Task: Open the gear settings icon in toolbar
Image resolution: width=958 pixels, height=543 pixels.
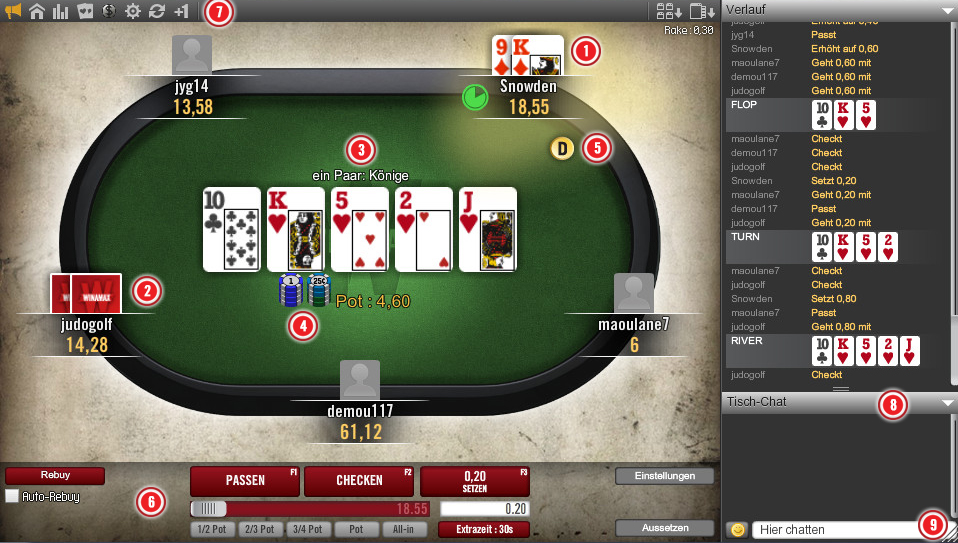Action: [x=133, y=12]
